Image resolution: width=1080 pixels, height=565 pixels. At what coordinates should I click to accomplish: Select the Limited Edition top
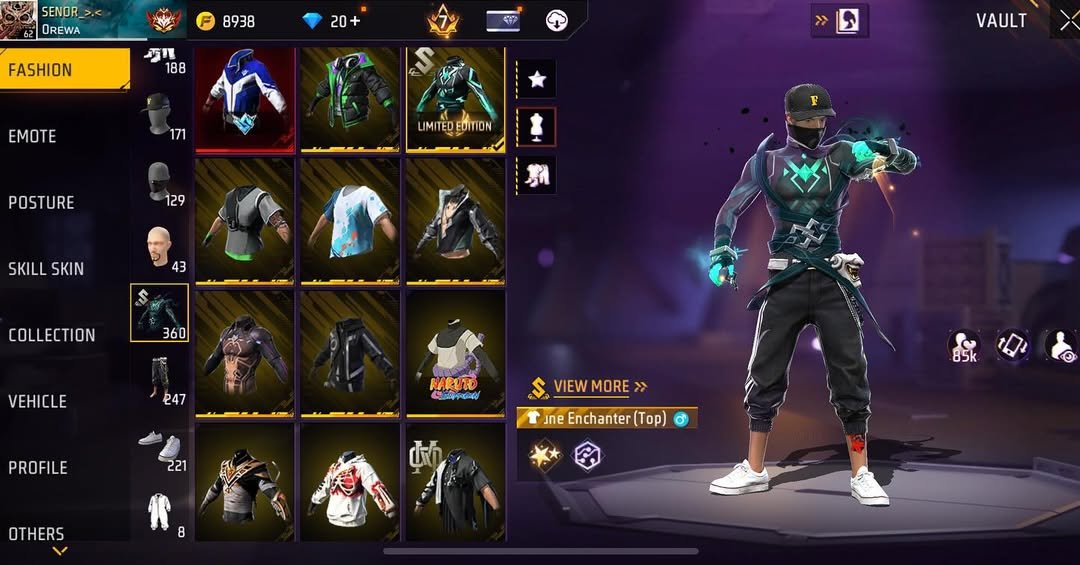(455, 98)
